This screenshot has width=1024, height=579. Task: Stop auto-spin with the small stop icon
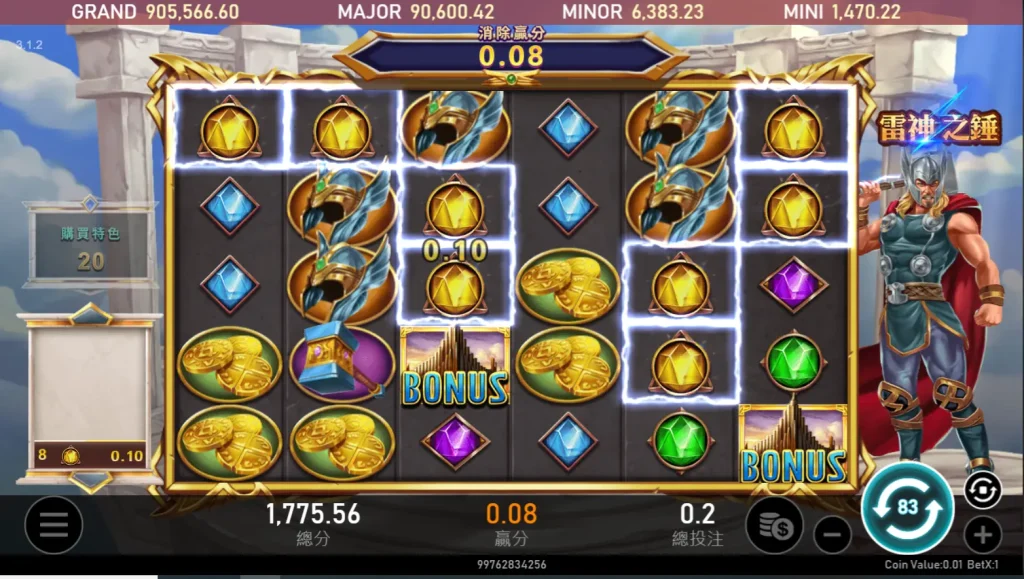982,490
